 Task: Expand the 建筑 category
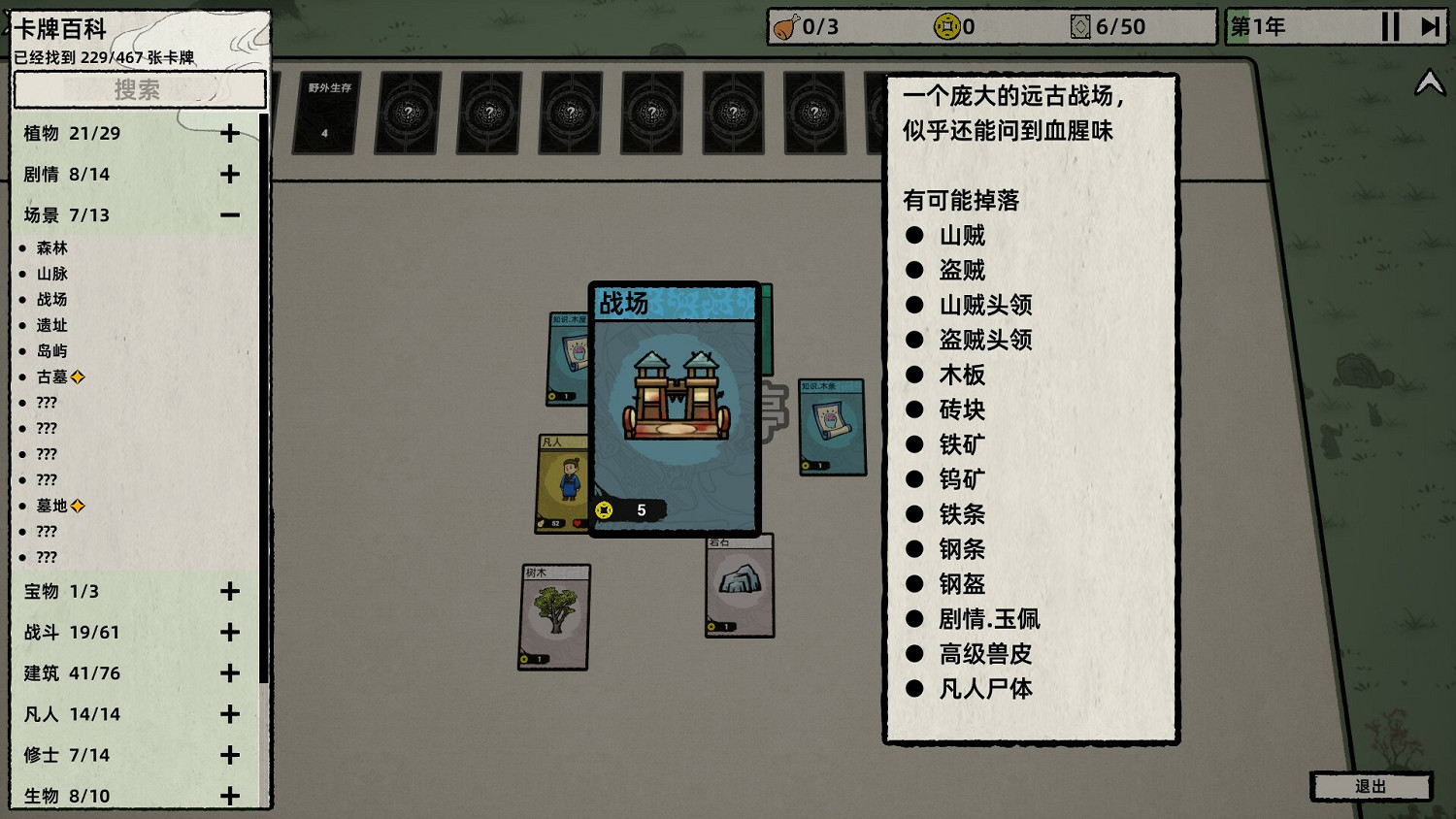coord(230,672)
